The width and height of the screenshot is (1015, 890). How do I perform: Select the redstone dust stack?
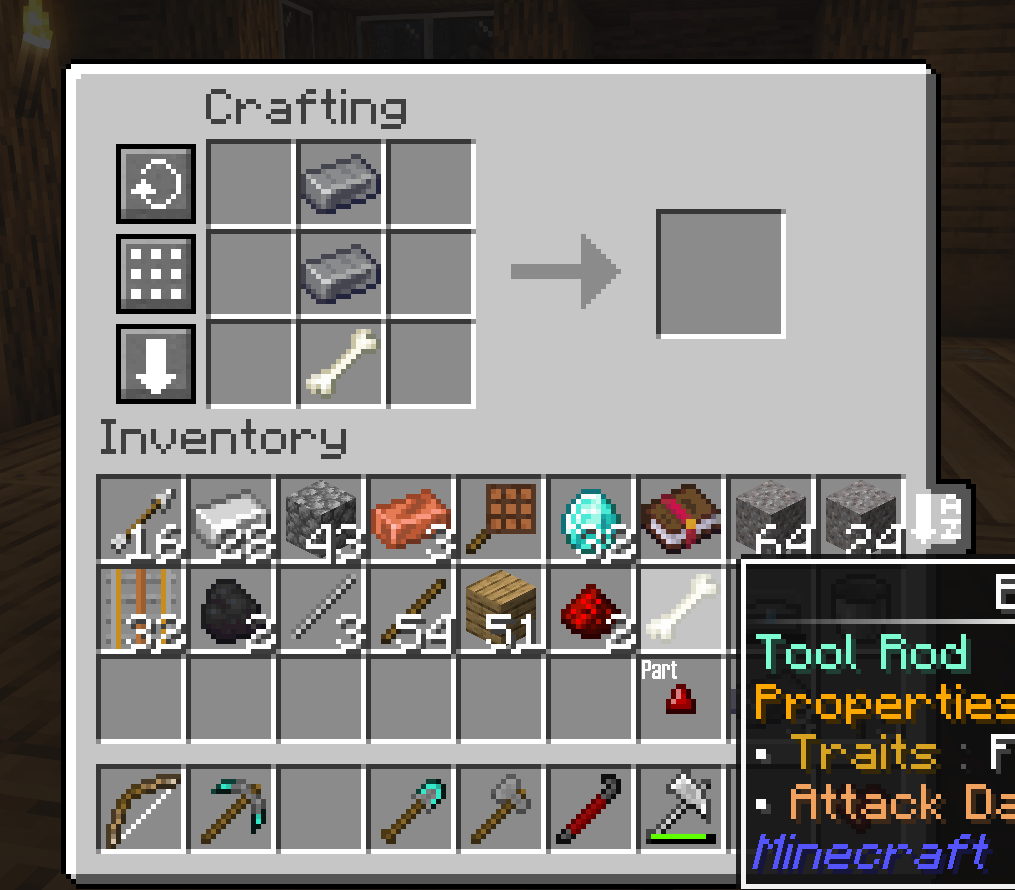click(591, 608)
